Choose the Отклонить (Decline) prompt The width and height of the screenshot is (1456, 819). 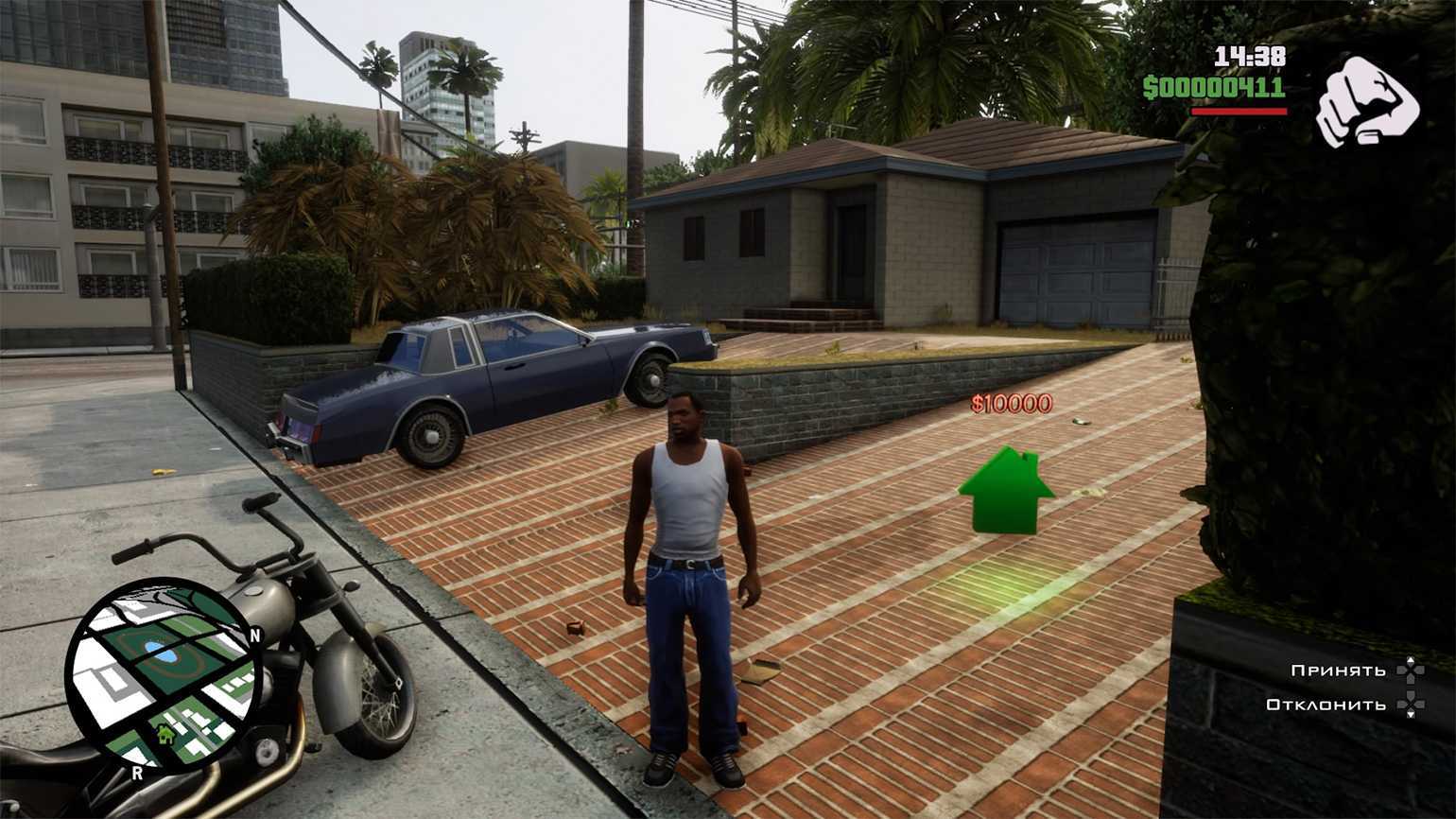pyautogui.click(x=1326, y=705)
